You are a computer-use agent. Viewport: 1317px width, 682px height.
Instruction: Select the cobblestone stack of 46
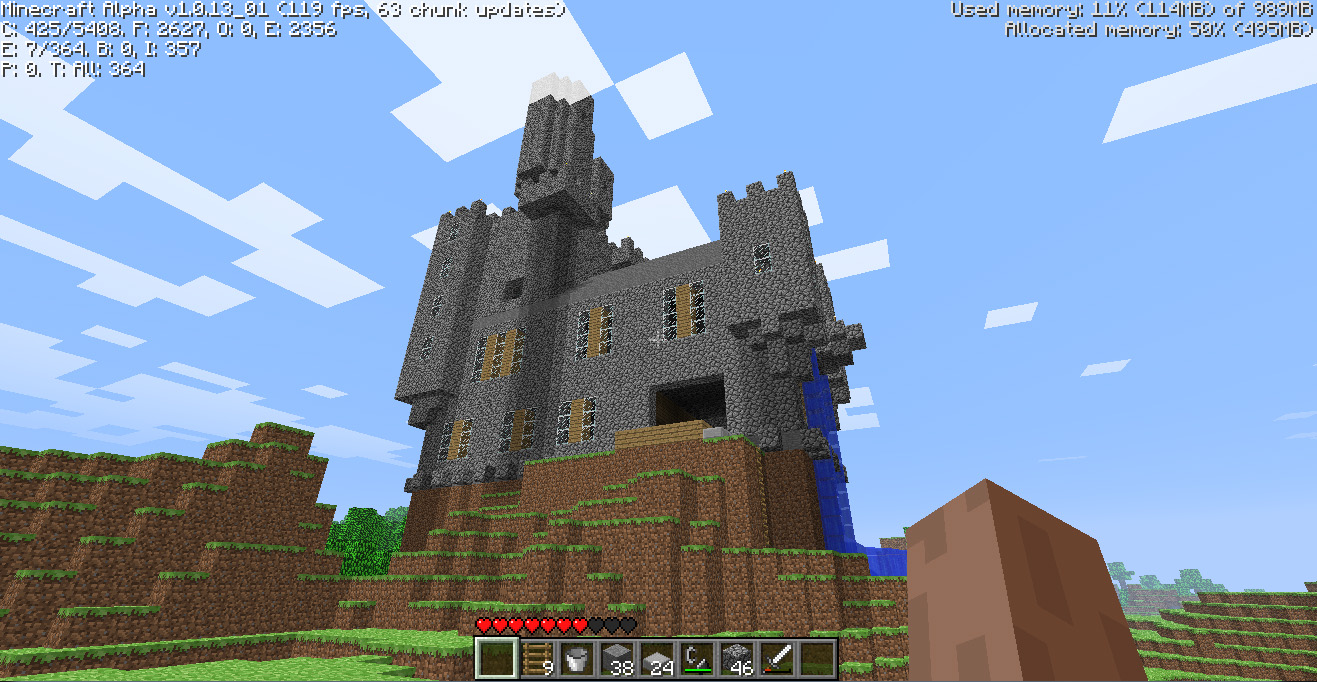click(x=737, y=658)
